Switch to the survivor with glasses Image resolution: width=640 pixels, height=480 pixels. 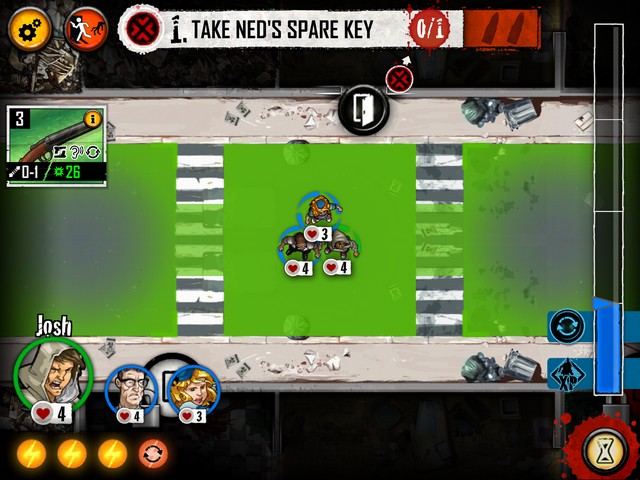click(130, 390)
